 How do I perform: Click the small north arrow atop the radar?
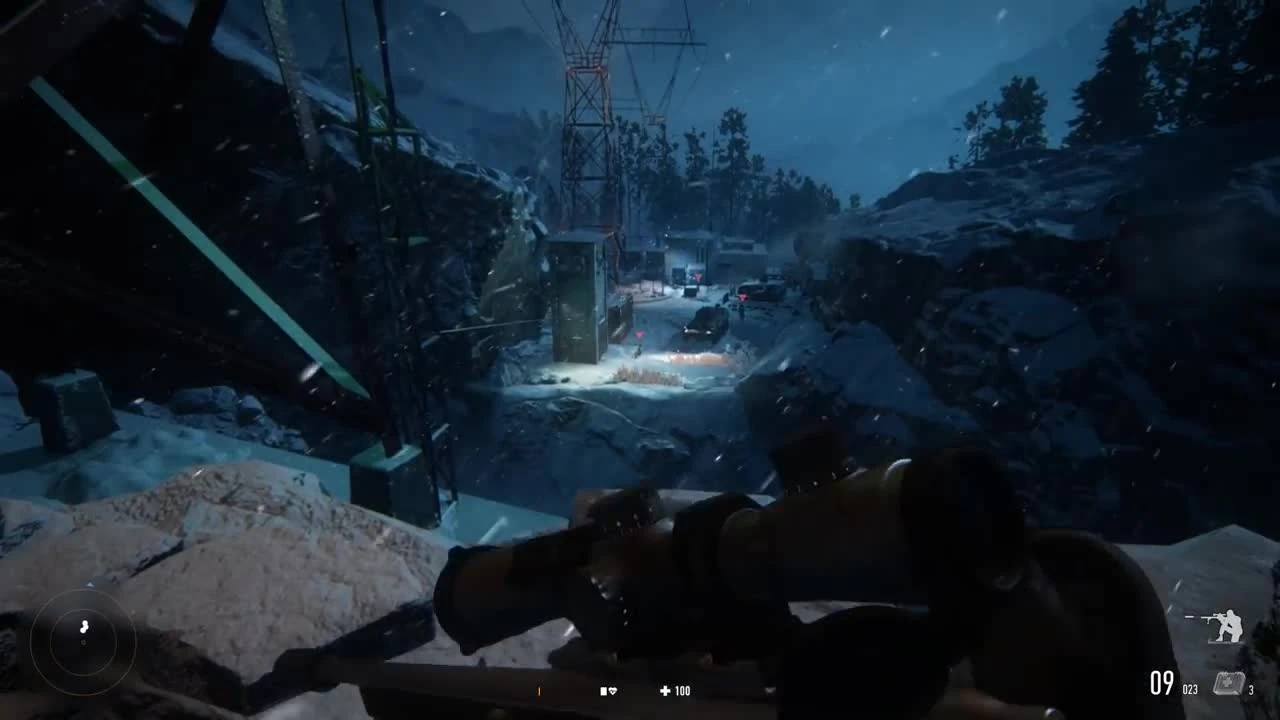[x=88, y=583]
